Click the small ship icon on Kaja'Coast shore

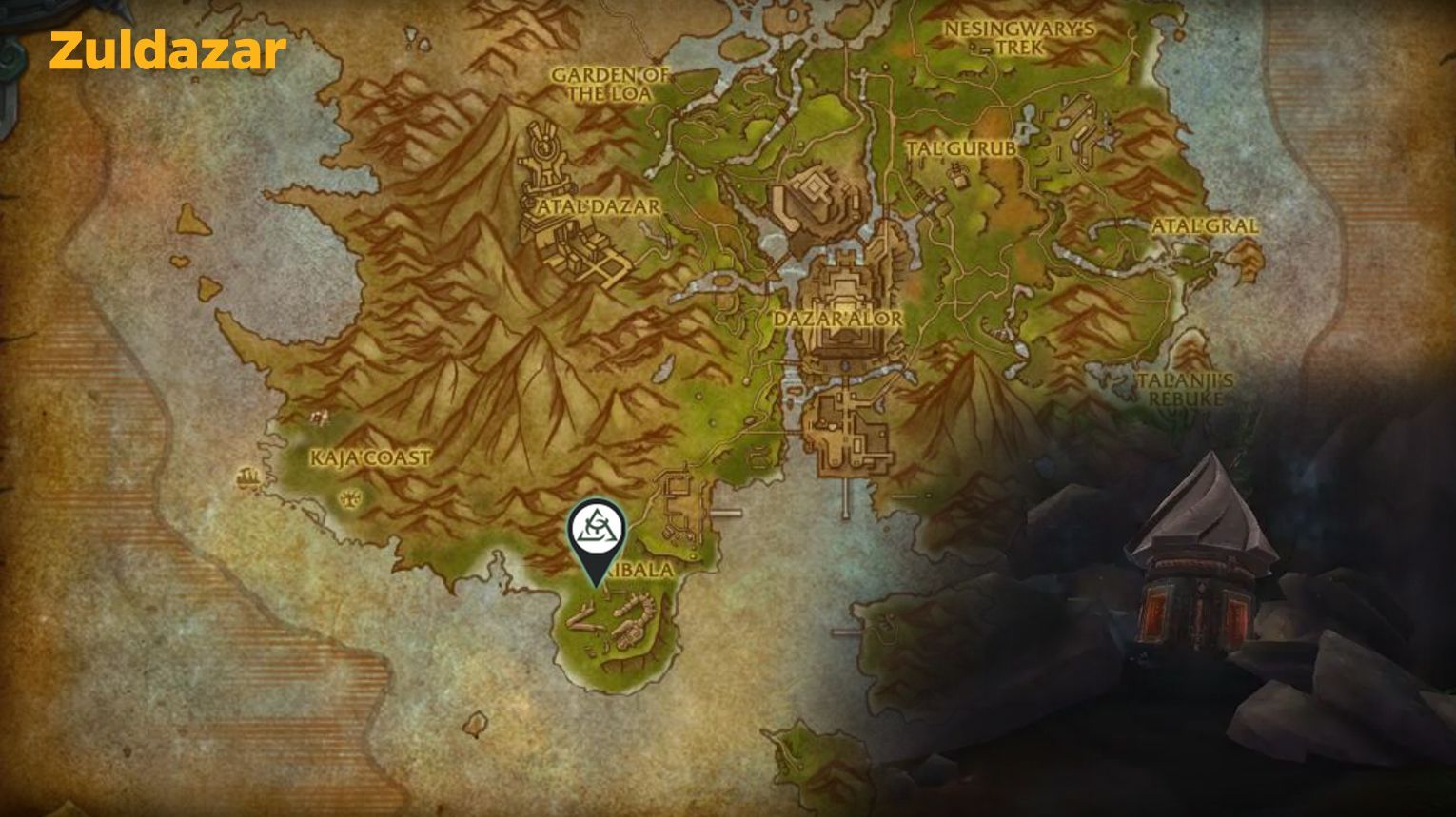pos(247,476)
